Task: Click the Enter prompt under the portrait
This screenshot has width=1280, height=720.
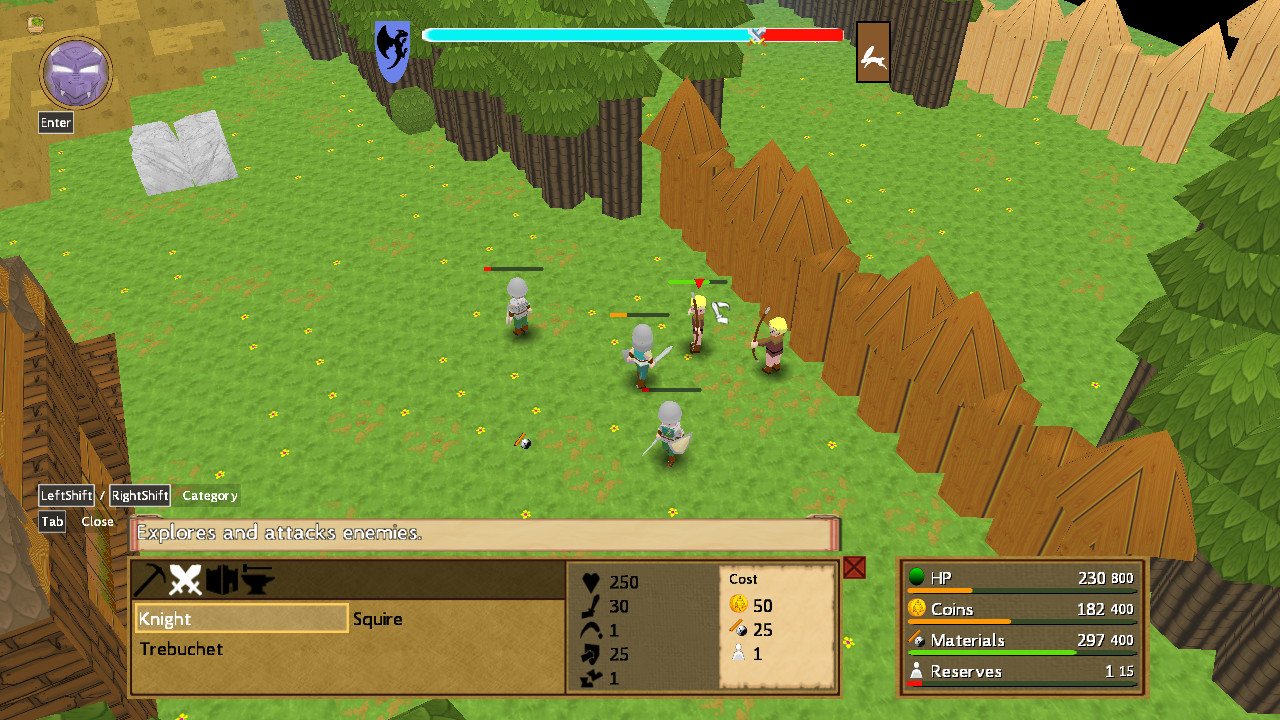Action: (55, 122)
